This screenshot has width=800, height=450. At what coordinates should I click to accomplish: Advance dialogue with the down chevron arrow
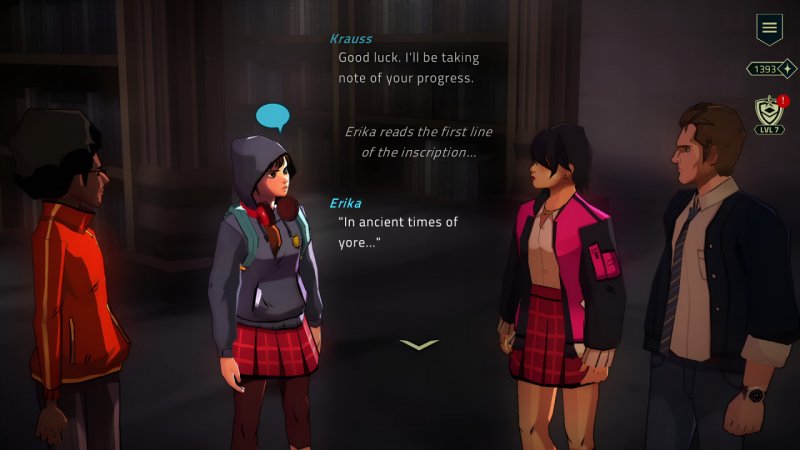(x=419, y=345)
